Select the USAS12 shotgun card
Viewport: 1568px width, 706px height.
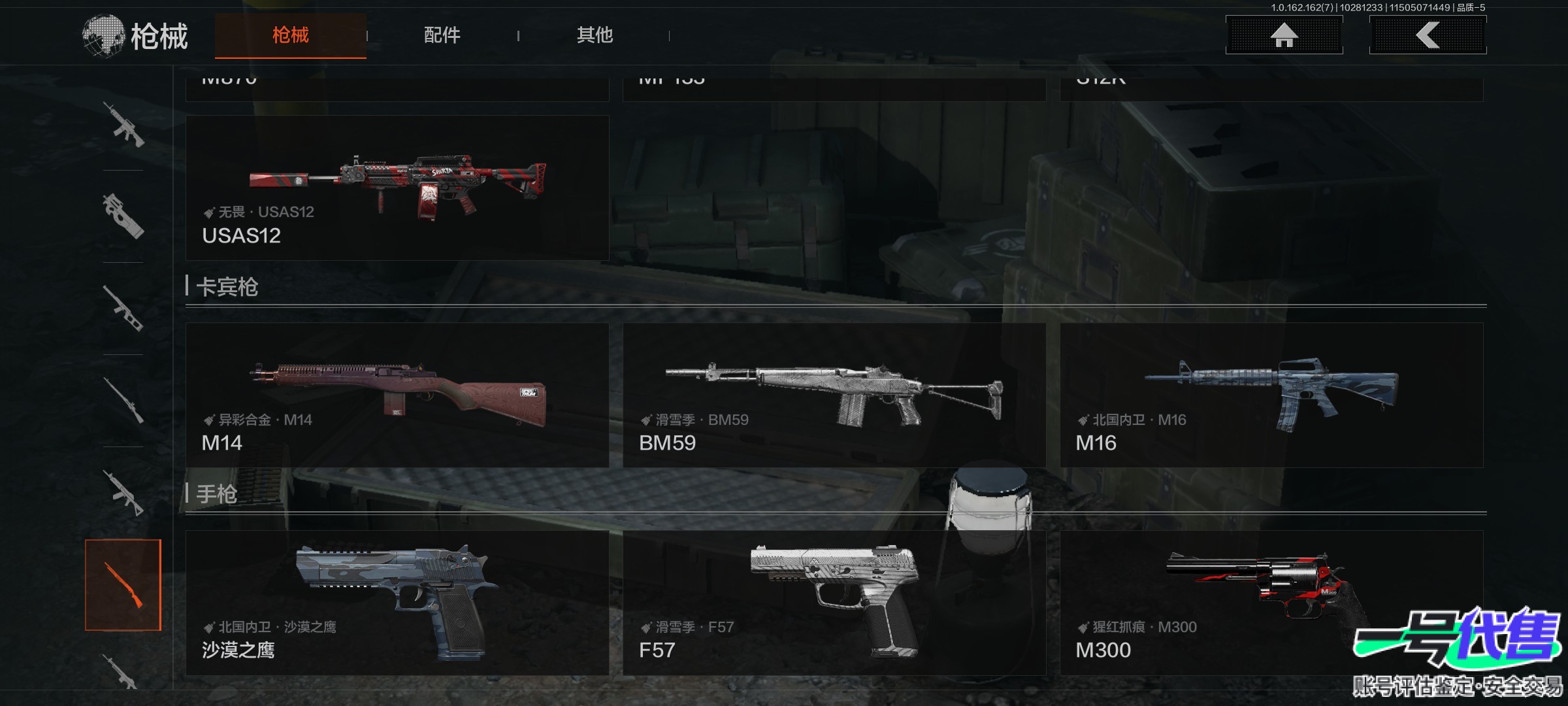(x=397, y=188)
